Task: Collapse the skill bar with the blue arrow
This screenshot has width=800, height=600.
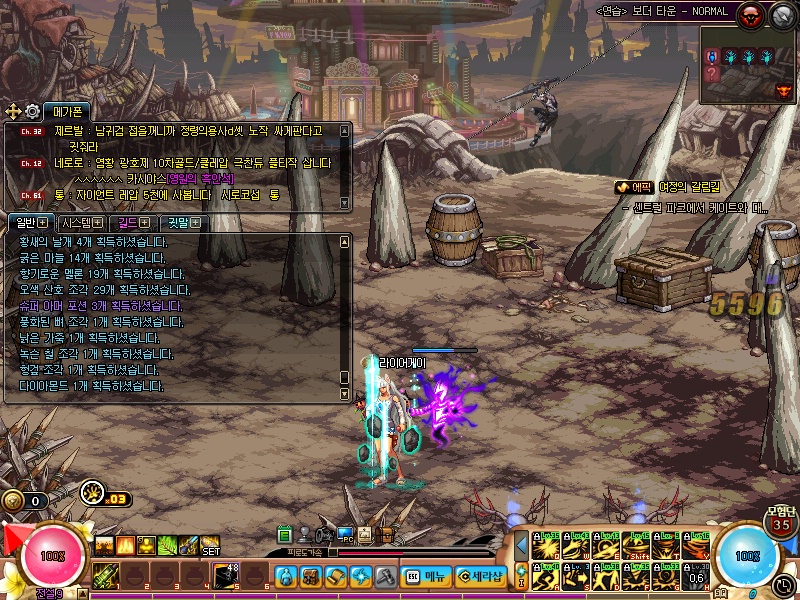Action: (x=521, y=547)
